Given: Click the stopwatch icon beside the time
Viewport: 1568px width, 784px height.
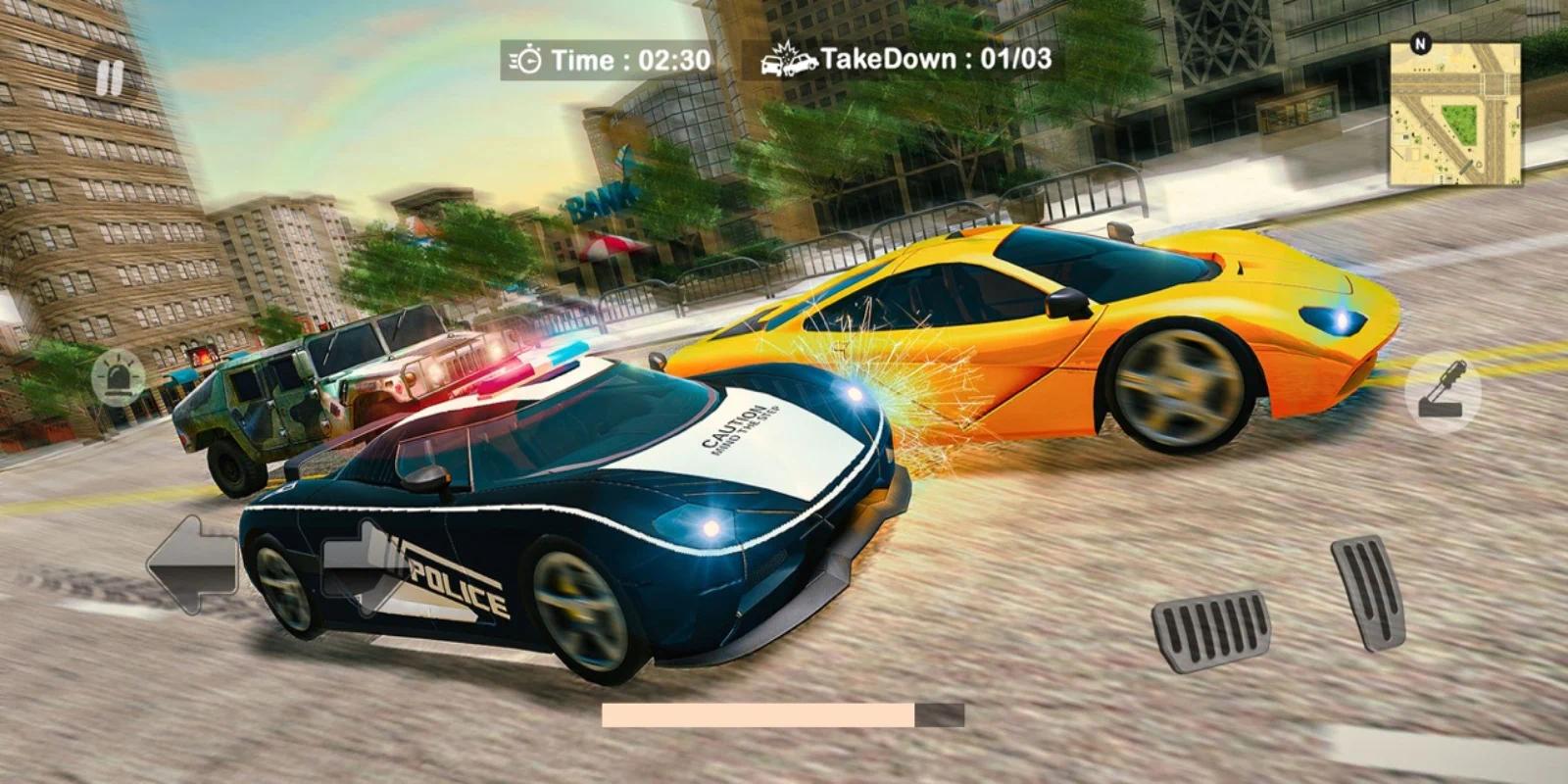Looking at the screenshot, I should tap(527, 61).
